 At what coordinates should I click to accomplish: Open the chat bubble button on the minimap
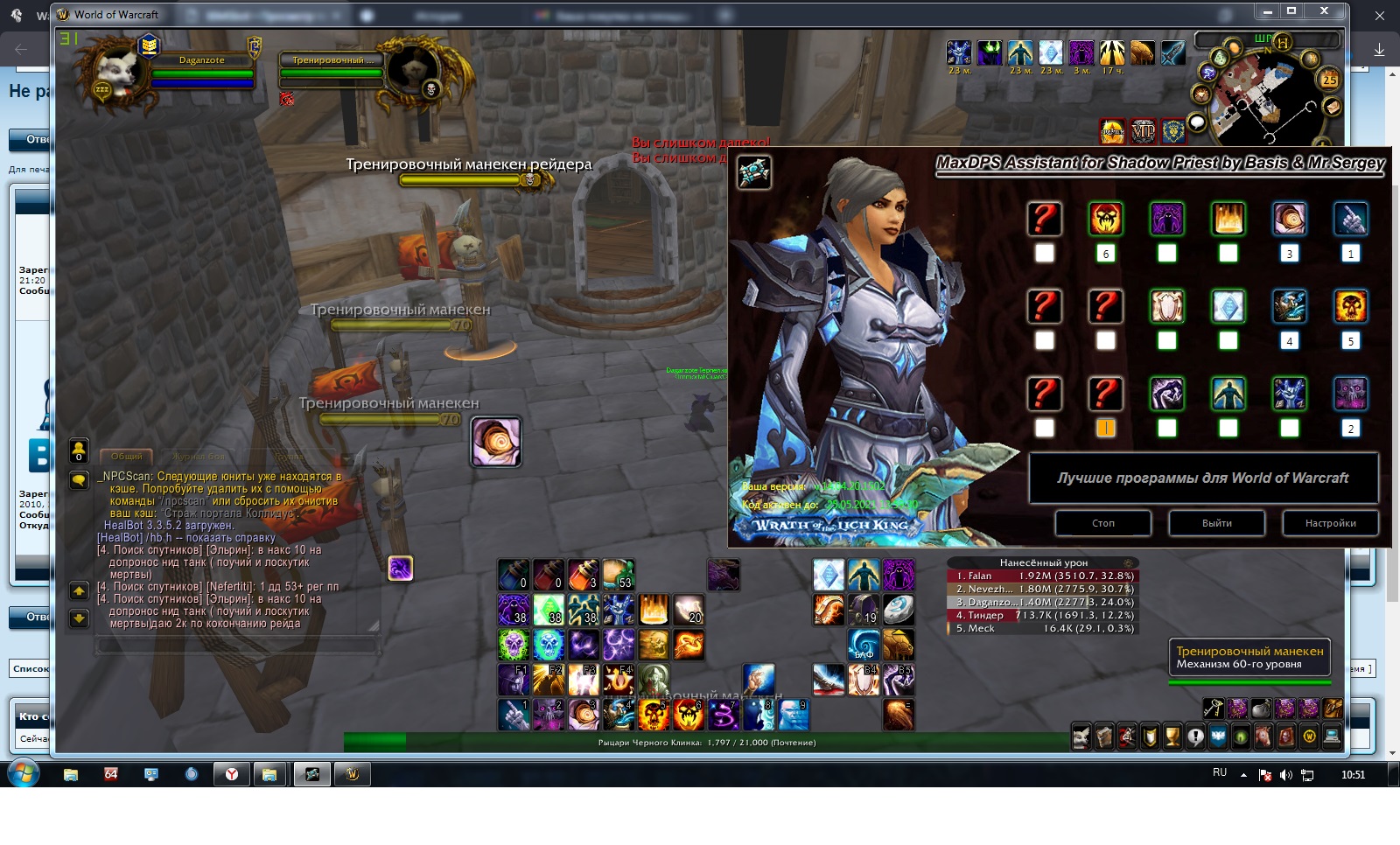click(x=1197, y=122)
